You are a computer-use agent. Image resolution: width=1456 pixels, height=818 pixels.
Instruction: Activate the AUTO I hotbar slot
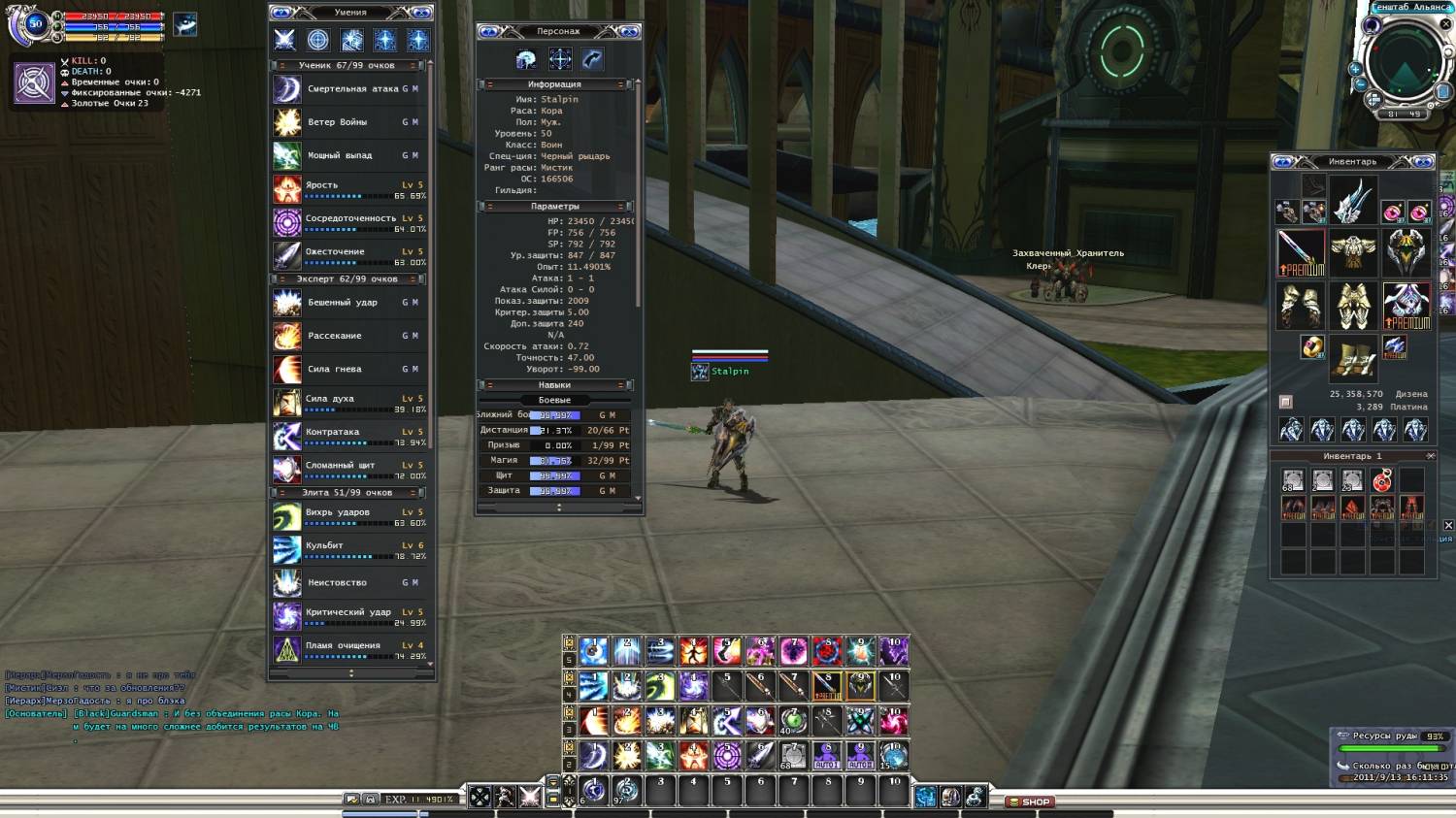(x=826, y=755)
